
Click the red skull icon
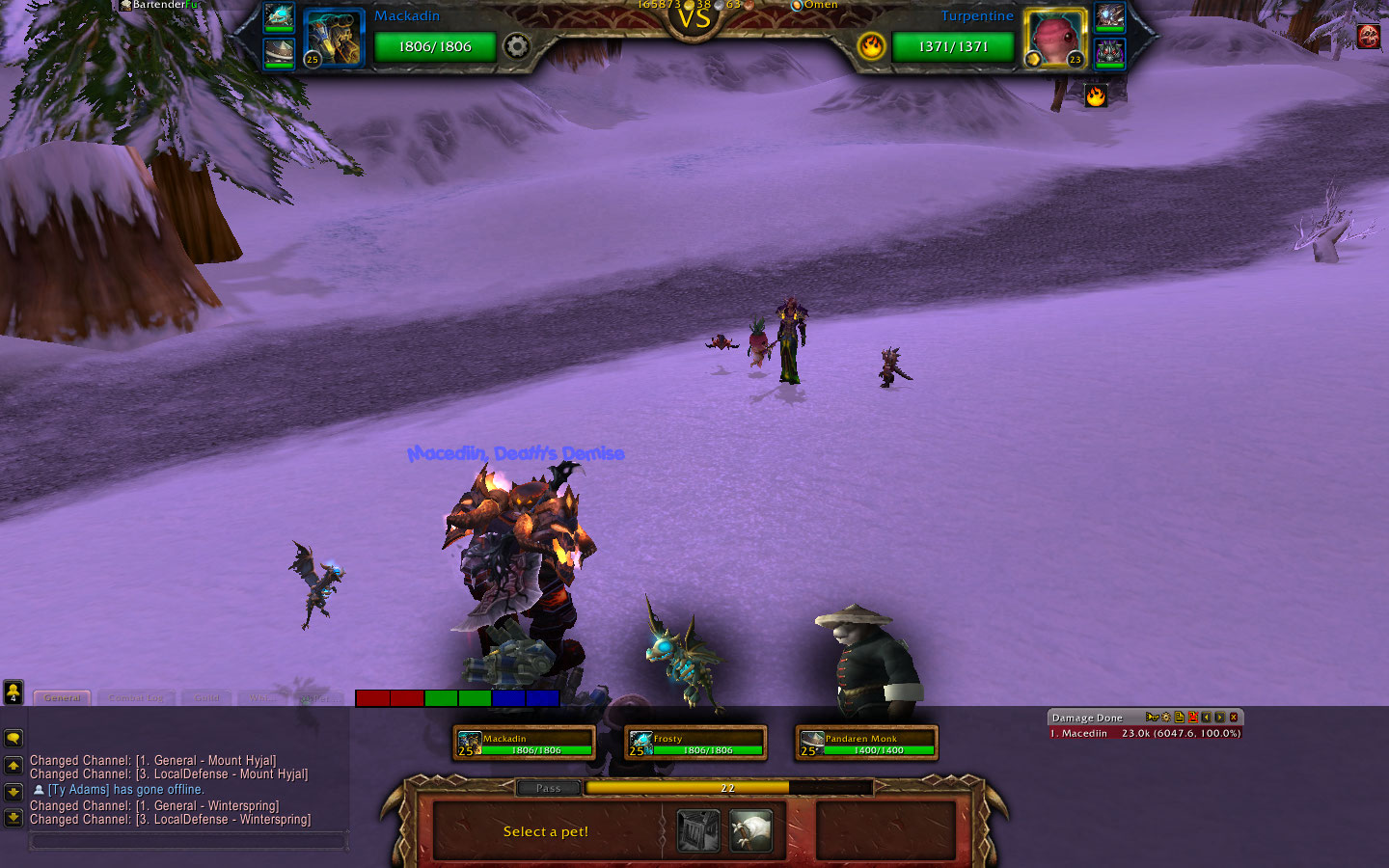(1368, 37)
